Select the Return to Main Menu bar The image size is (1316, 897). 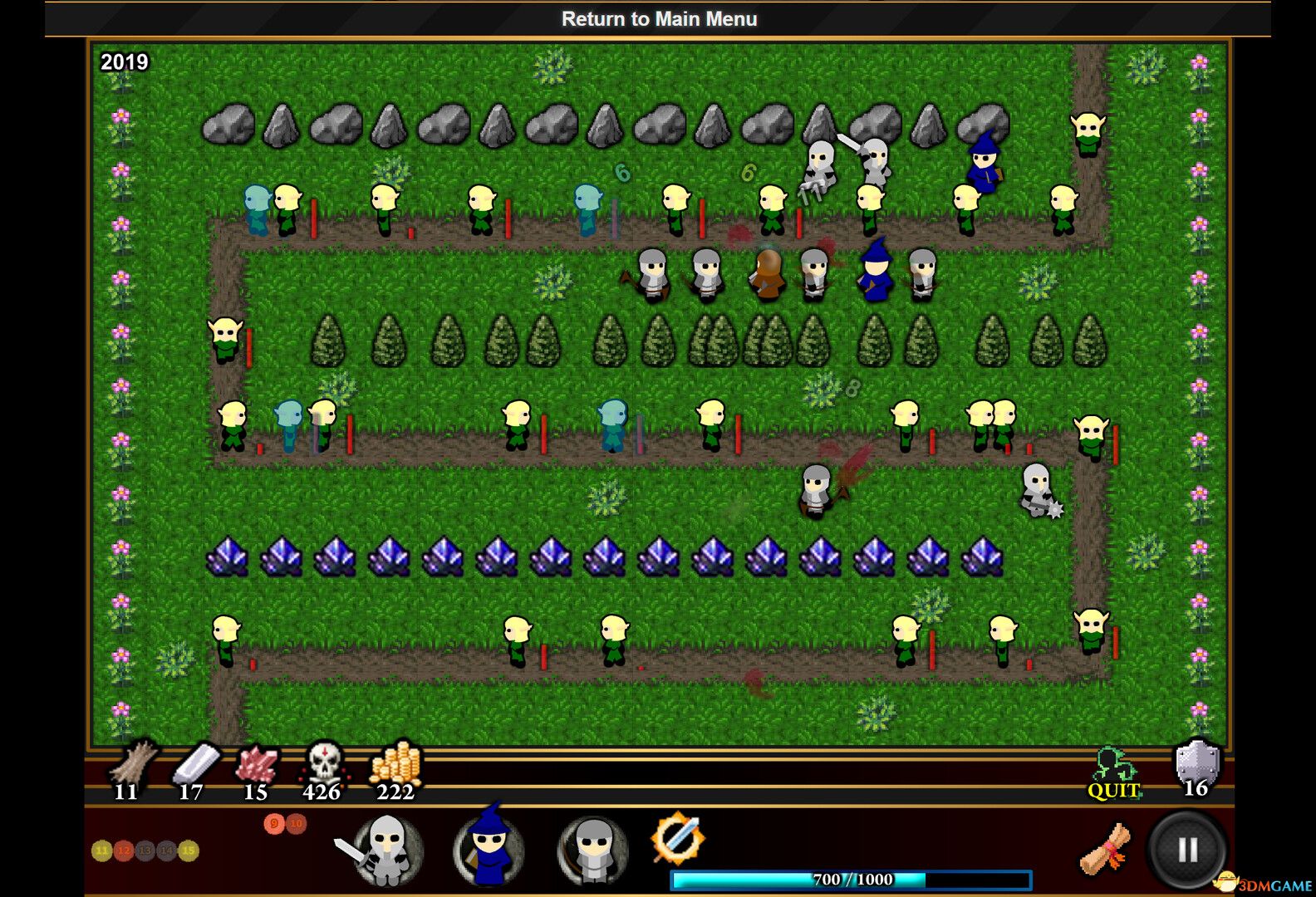click(x=658, y=18)
